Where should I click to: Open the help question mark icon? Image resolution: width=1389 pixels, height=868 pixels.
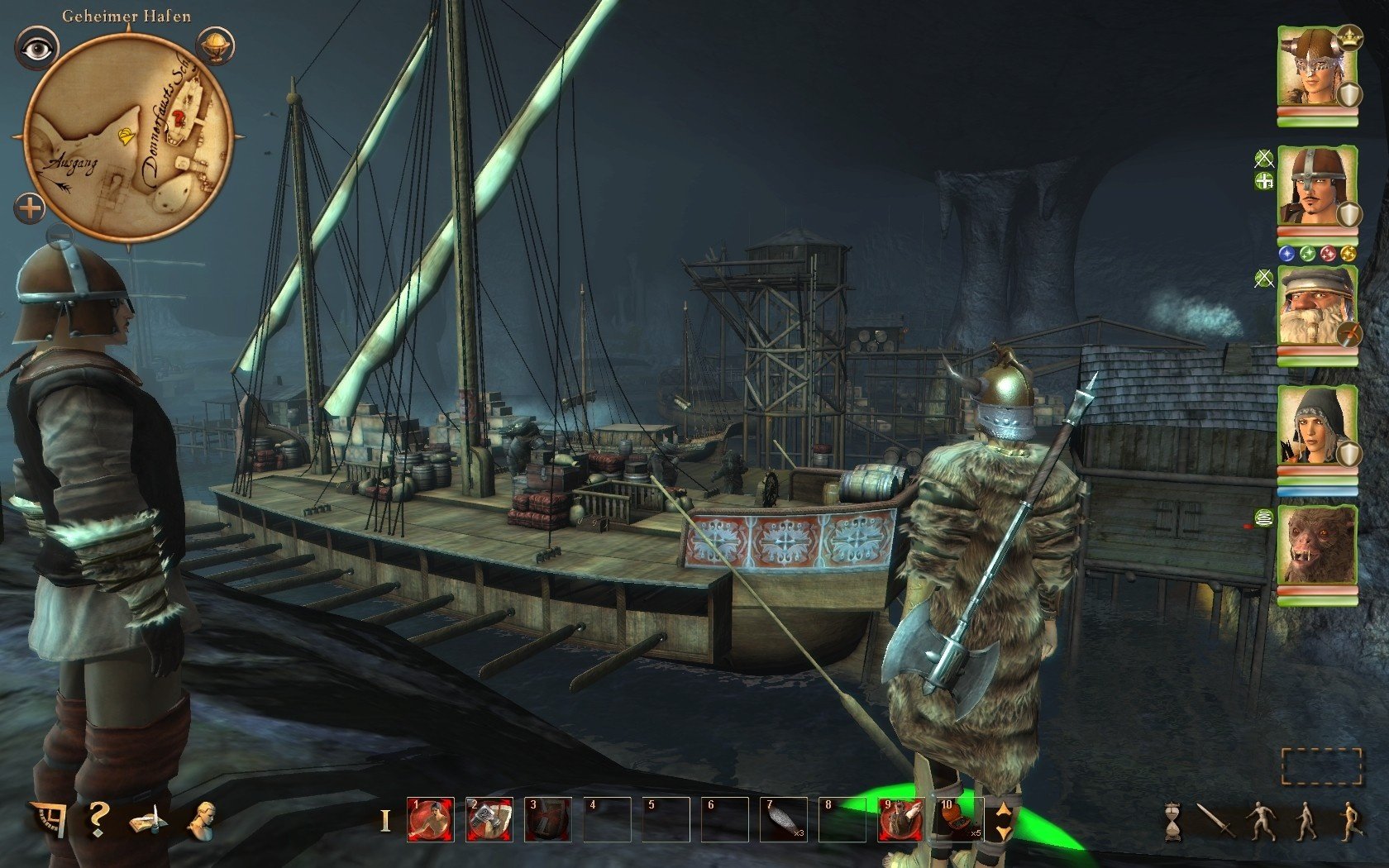98,818
